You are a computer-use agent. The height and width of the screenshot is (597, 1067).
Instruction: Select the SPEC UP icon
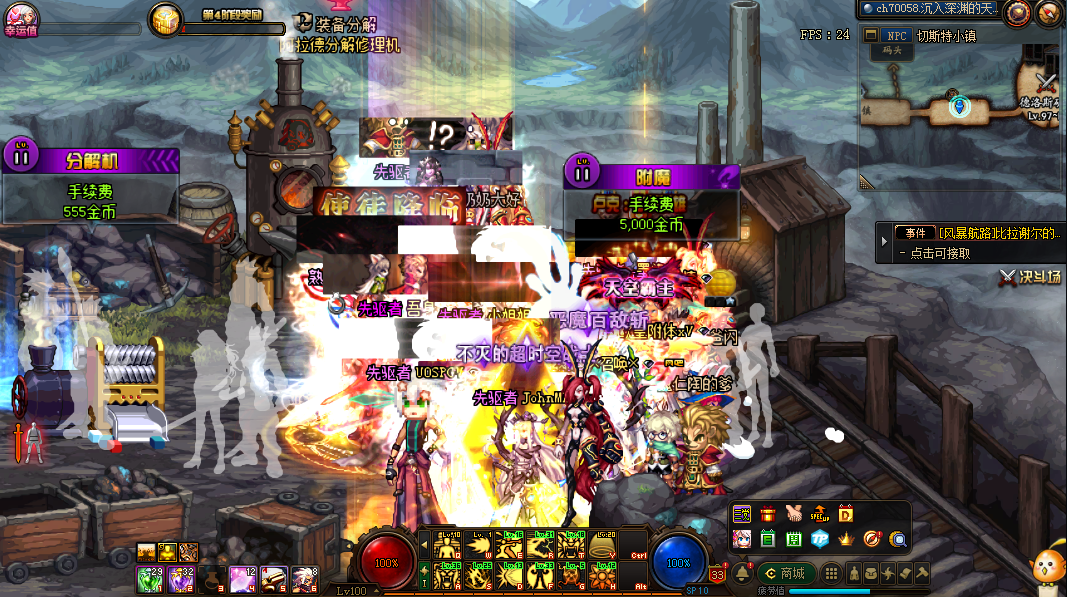820,515
